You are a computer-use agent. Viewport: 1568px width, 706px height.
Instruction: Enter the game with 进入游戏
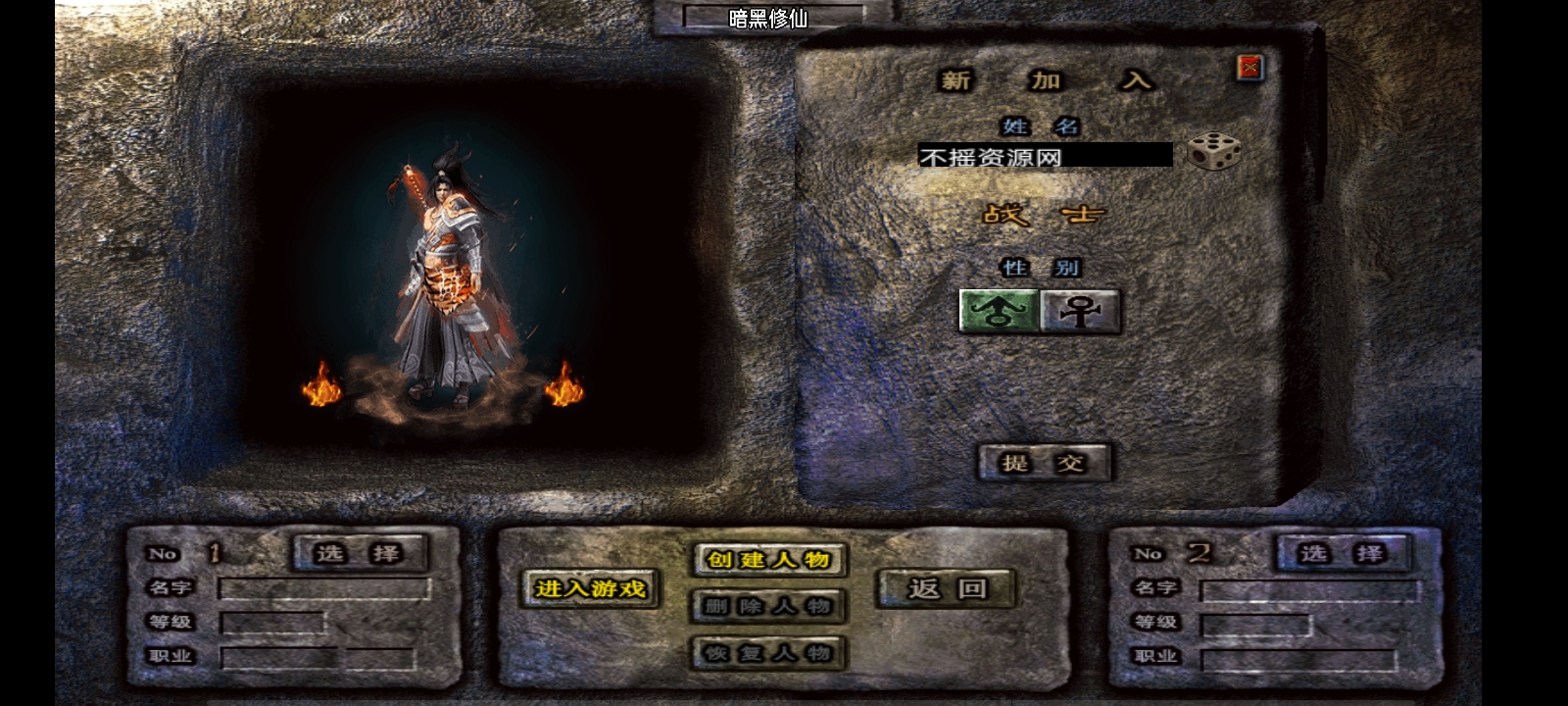590,588
